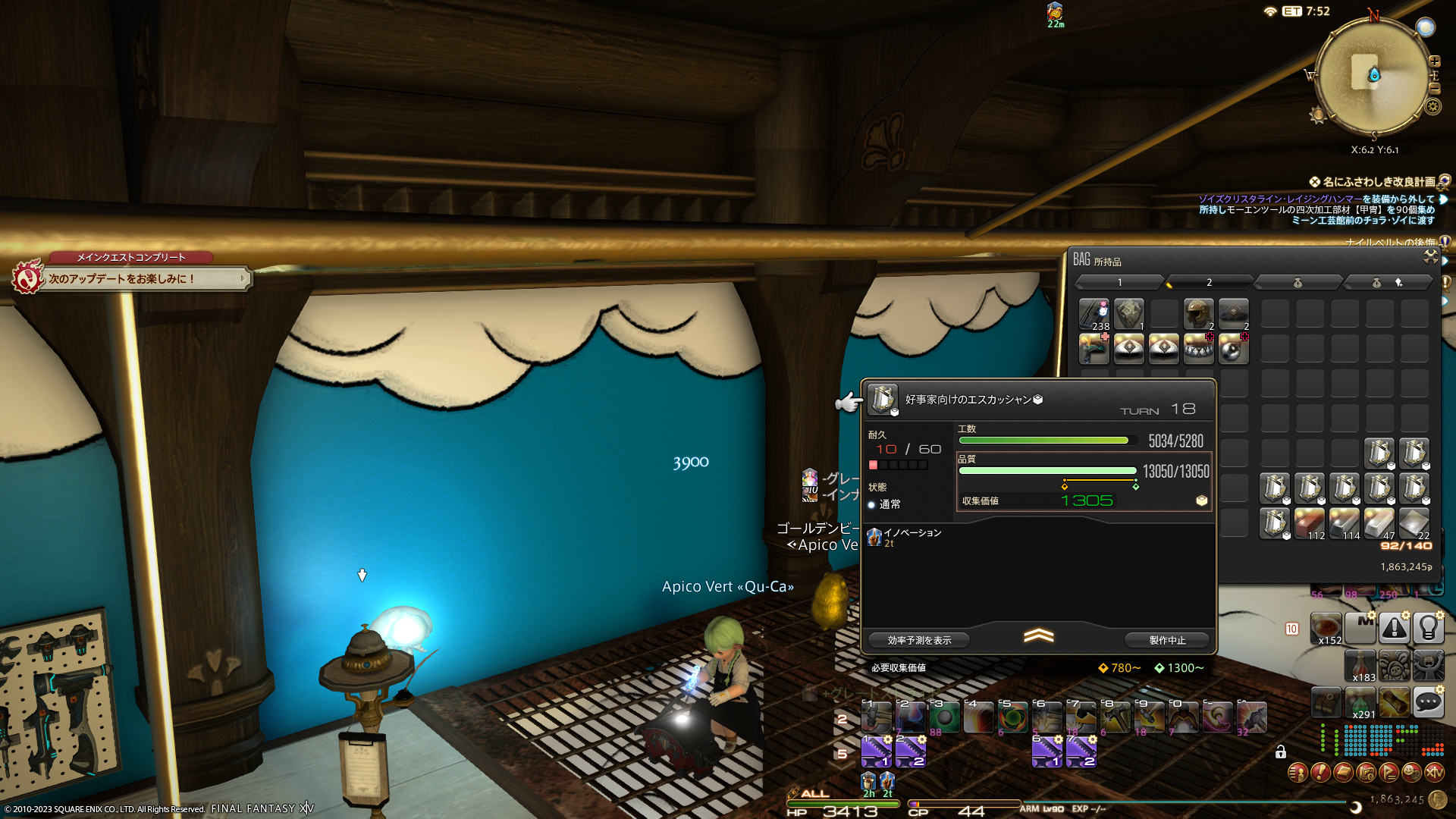
Task: Switch to inventory tab 1
Action: tap(1119, 283)
